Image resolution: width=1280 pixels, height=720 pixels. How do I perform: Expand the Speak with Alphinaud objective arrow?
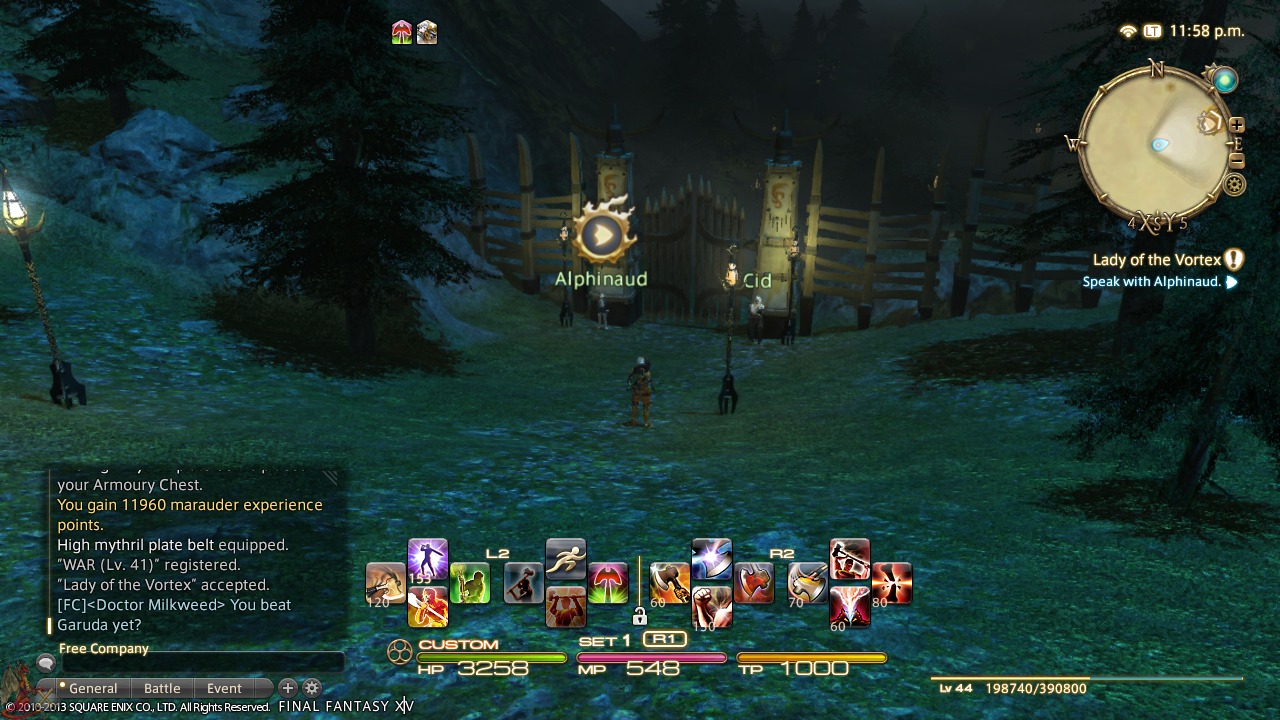[1232, 282]
